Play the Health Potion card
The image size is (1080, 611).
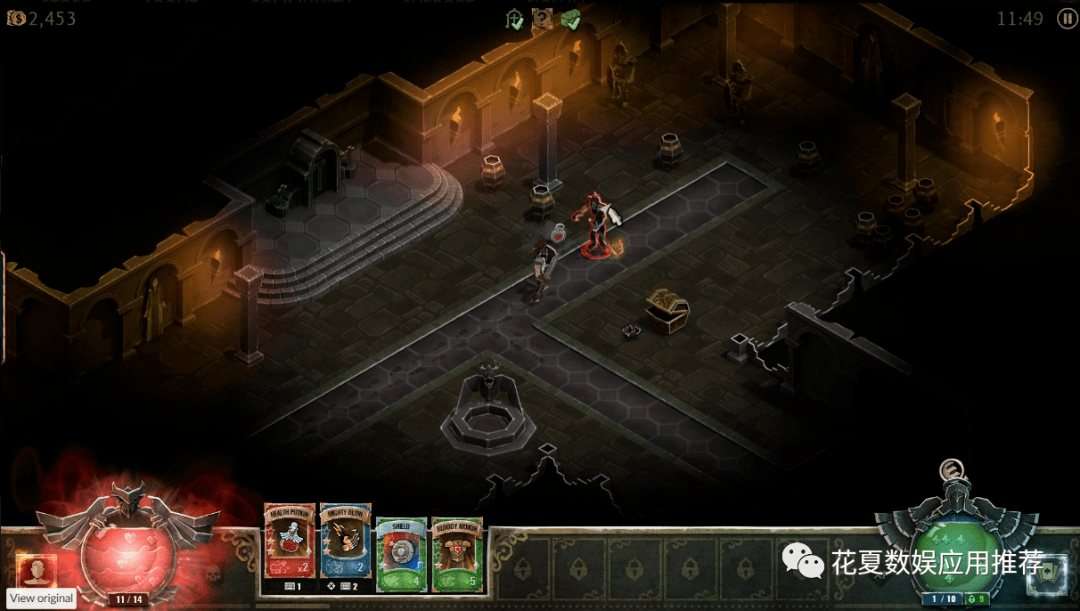(x=289, y=541)
